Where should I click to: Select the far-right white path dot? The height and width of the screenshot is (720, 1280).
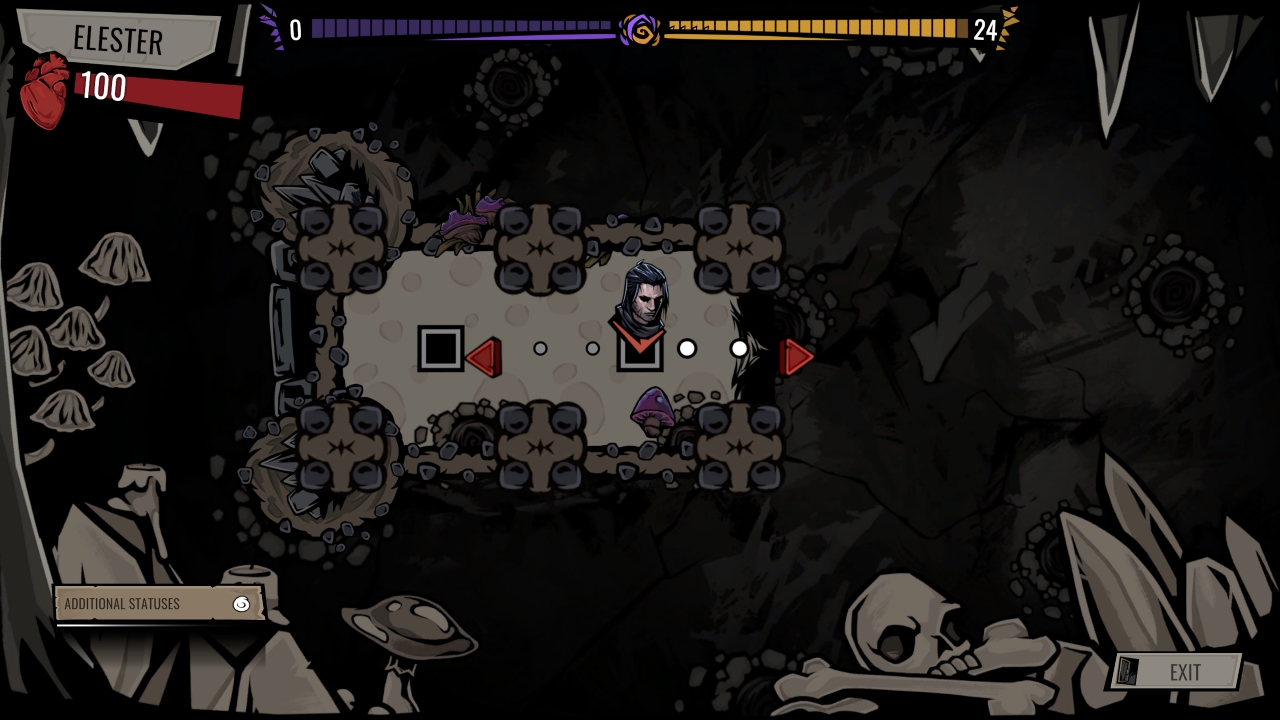[738, 349]
